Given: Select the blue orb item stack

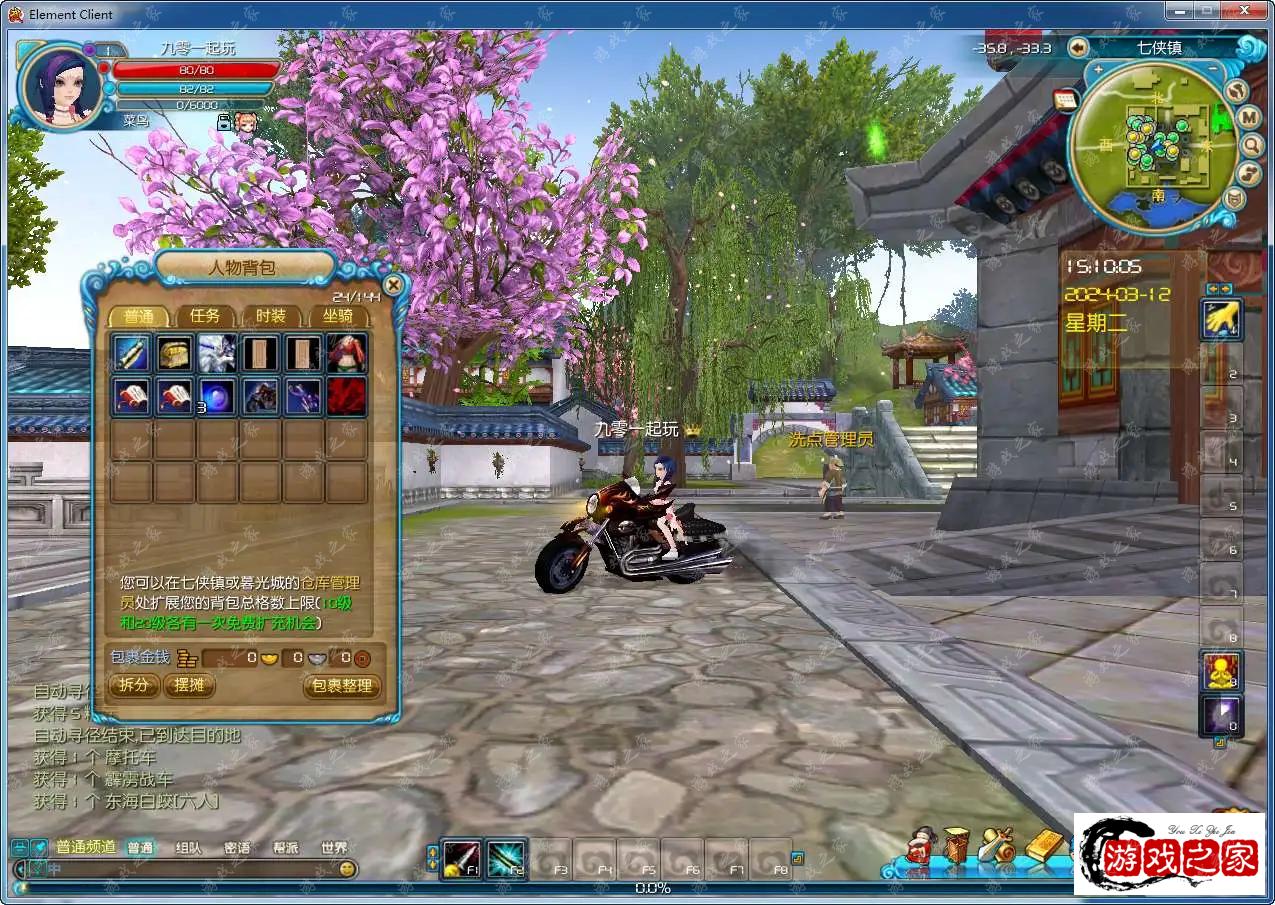Looking at the screenshot, I should 217,396.
